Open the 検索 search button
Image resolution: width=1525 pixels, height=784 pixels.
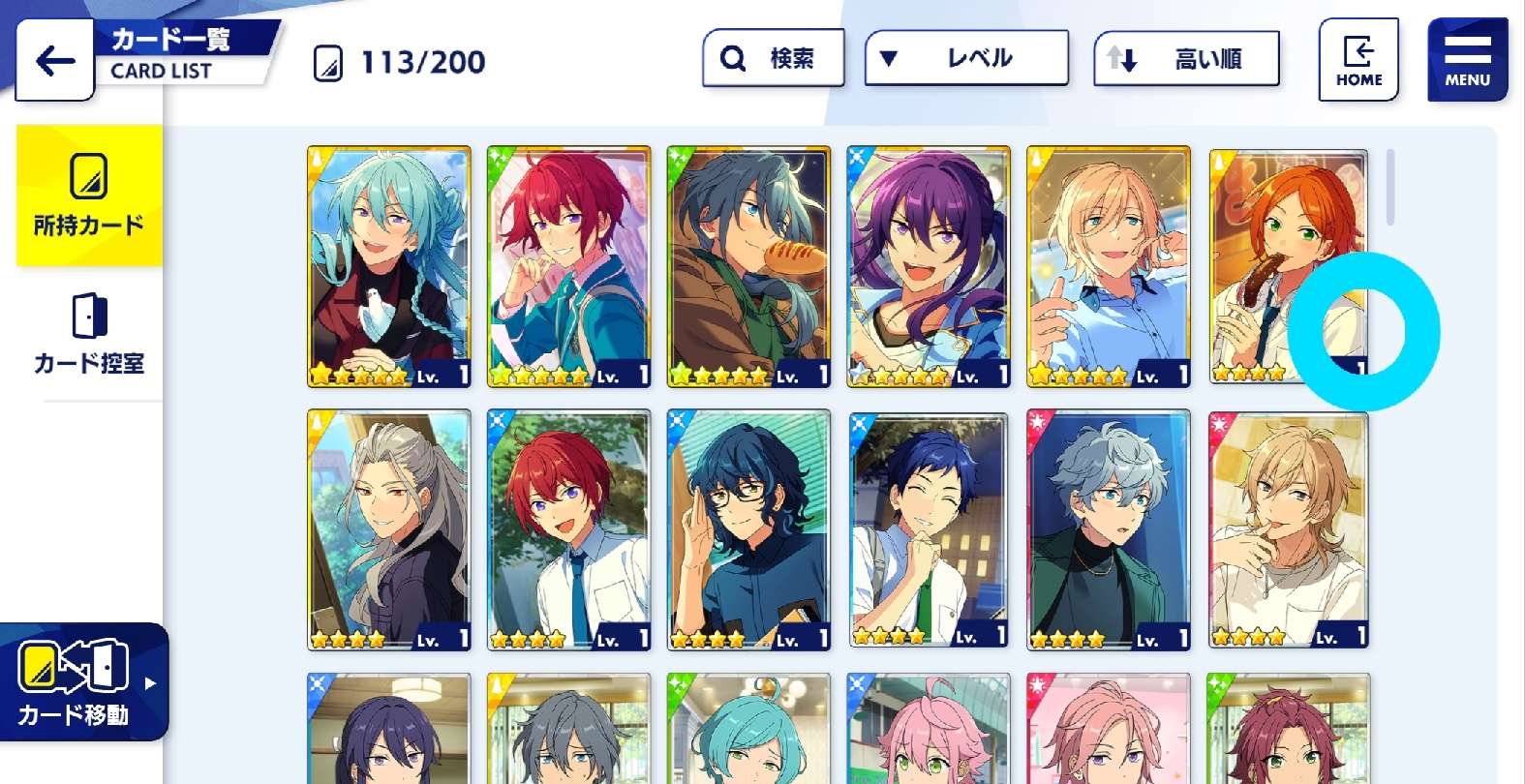[x=773, y=58]
